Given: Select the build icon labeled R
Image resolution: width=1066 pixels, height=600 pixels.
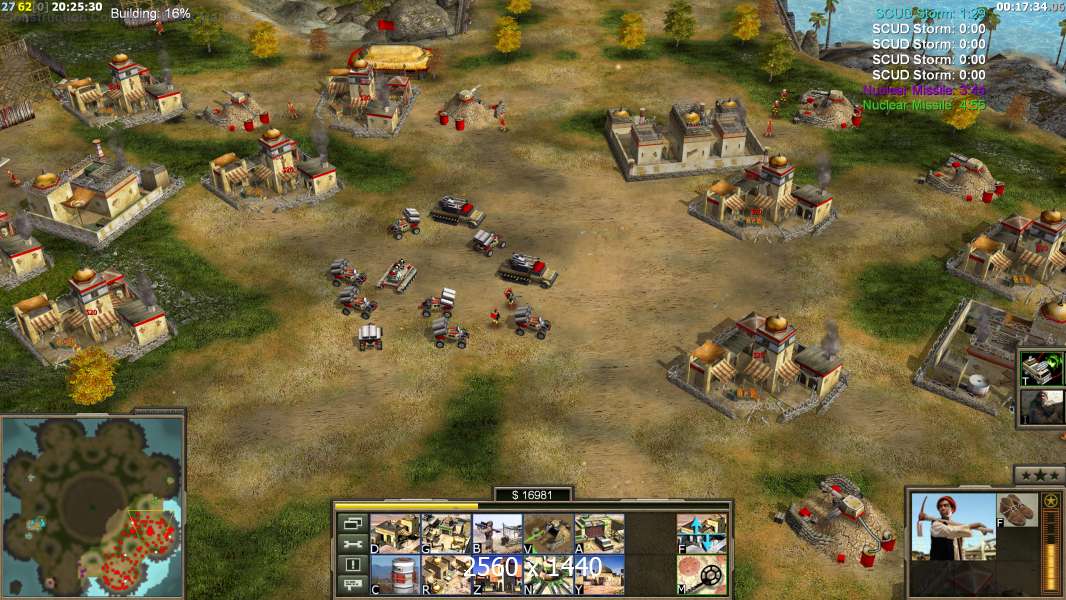Looking at the screenshot, I should (445, 574).
